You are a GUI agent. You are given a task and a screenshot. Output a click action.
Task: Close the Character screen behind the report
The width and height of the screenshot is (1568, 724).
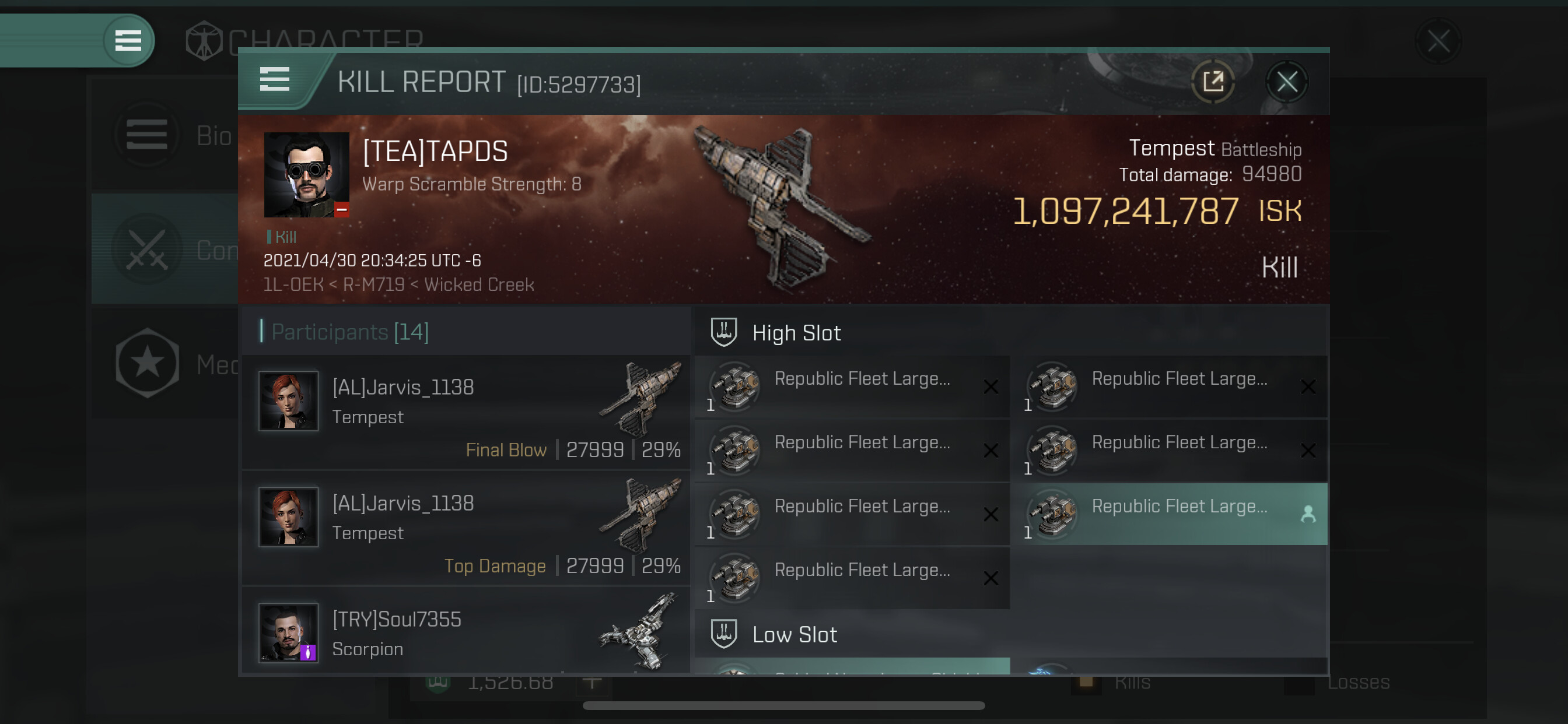(1438, 41)
